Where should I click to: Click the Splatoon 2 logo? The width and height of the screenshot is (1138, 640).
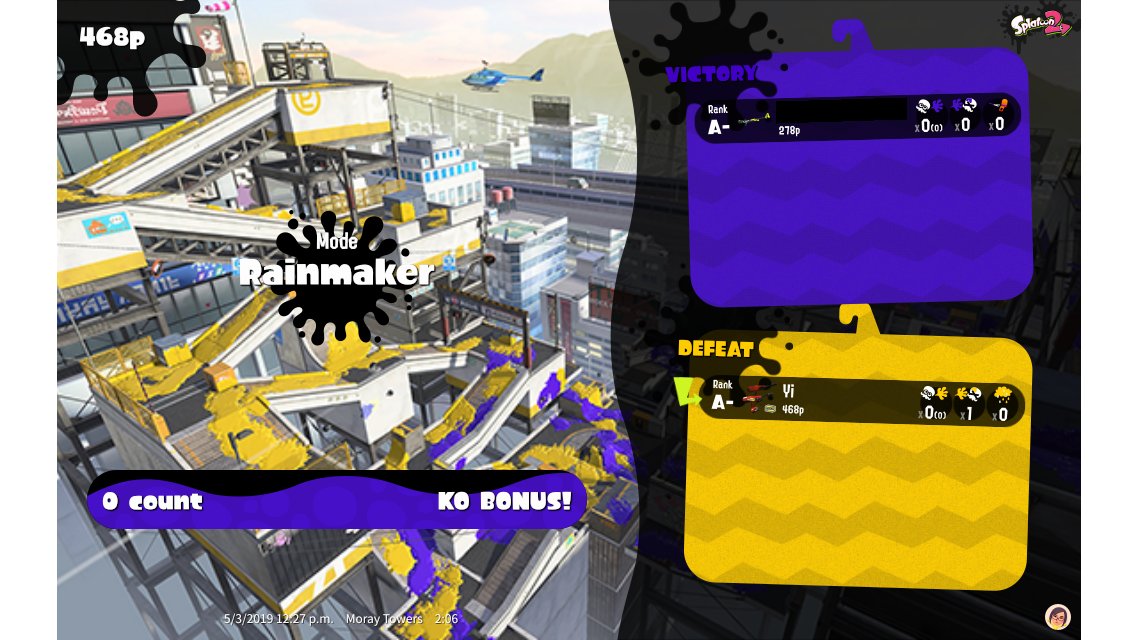coord(1040,22)
